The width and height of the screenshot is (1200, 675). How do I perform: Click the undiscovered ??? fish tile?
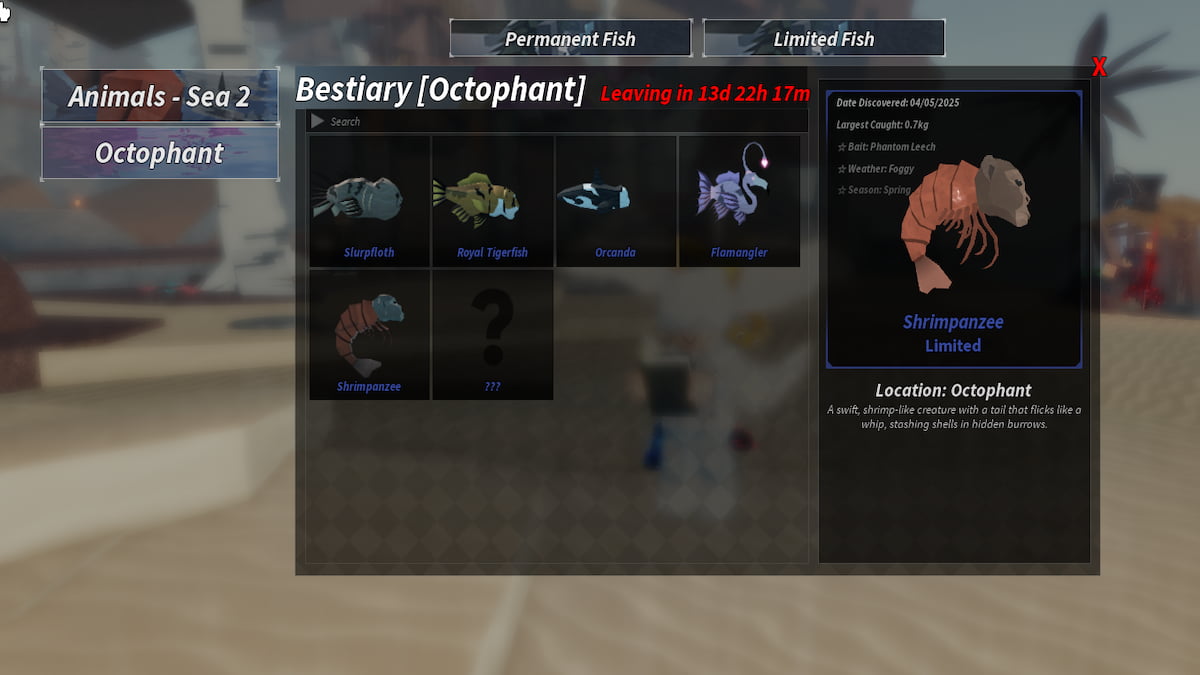(x=492, y=335)
